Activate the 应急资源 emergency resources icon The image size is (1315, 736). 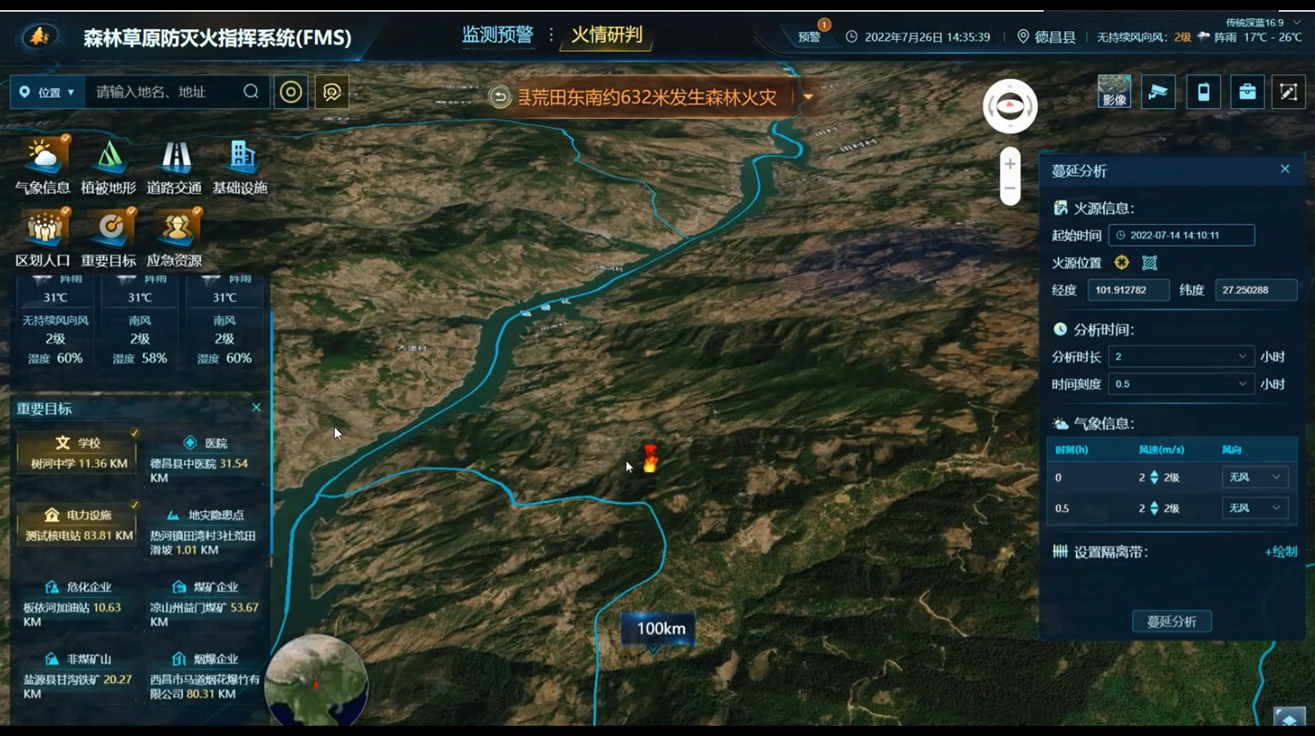[x=175, y=239]
